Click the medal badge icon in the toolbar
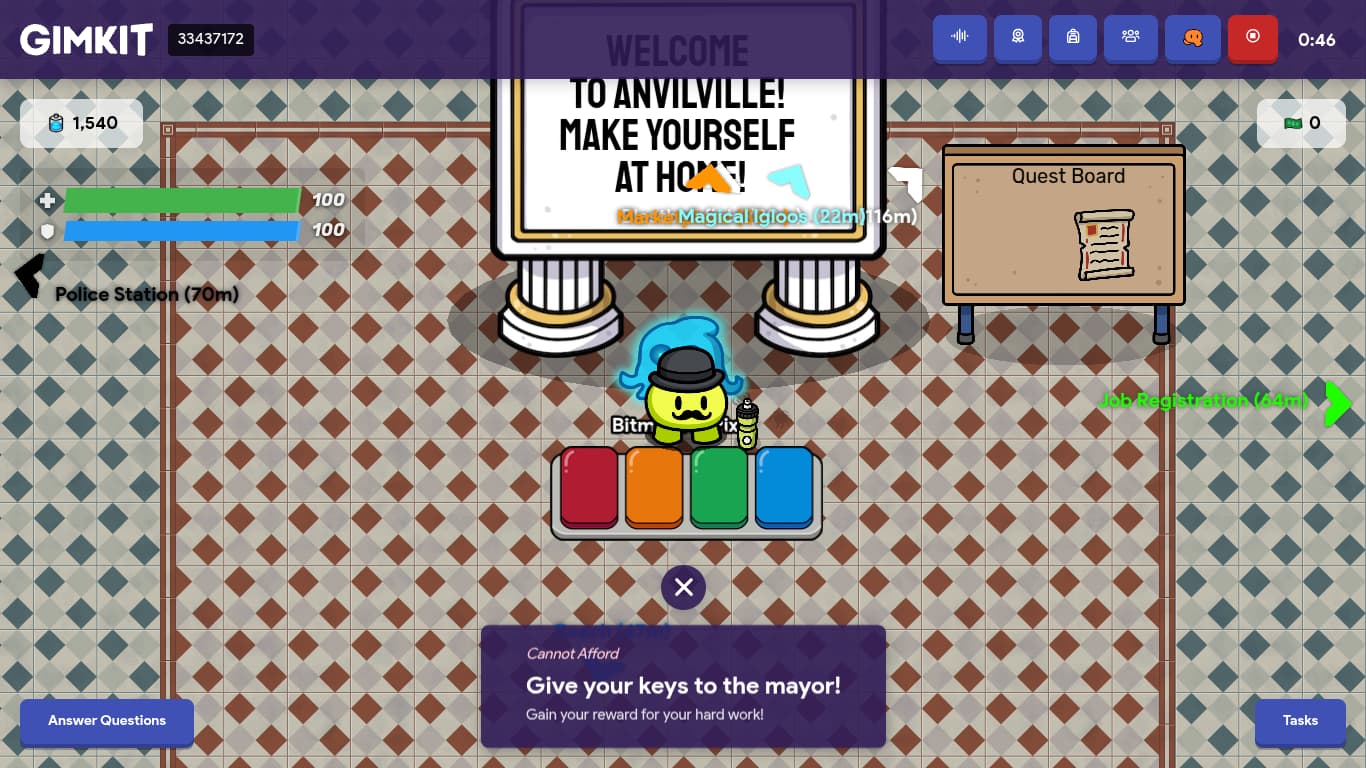 click(x=1017, y=38)
